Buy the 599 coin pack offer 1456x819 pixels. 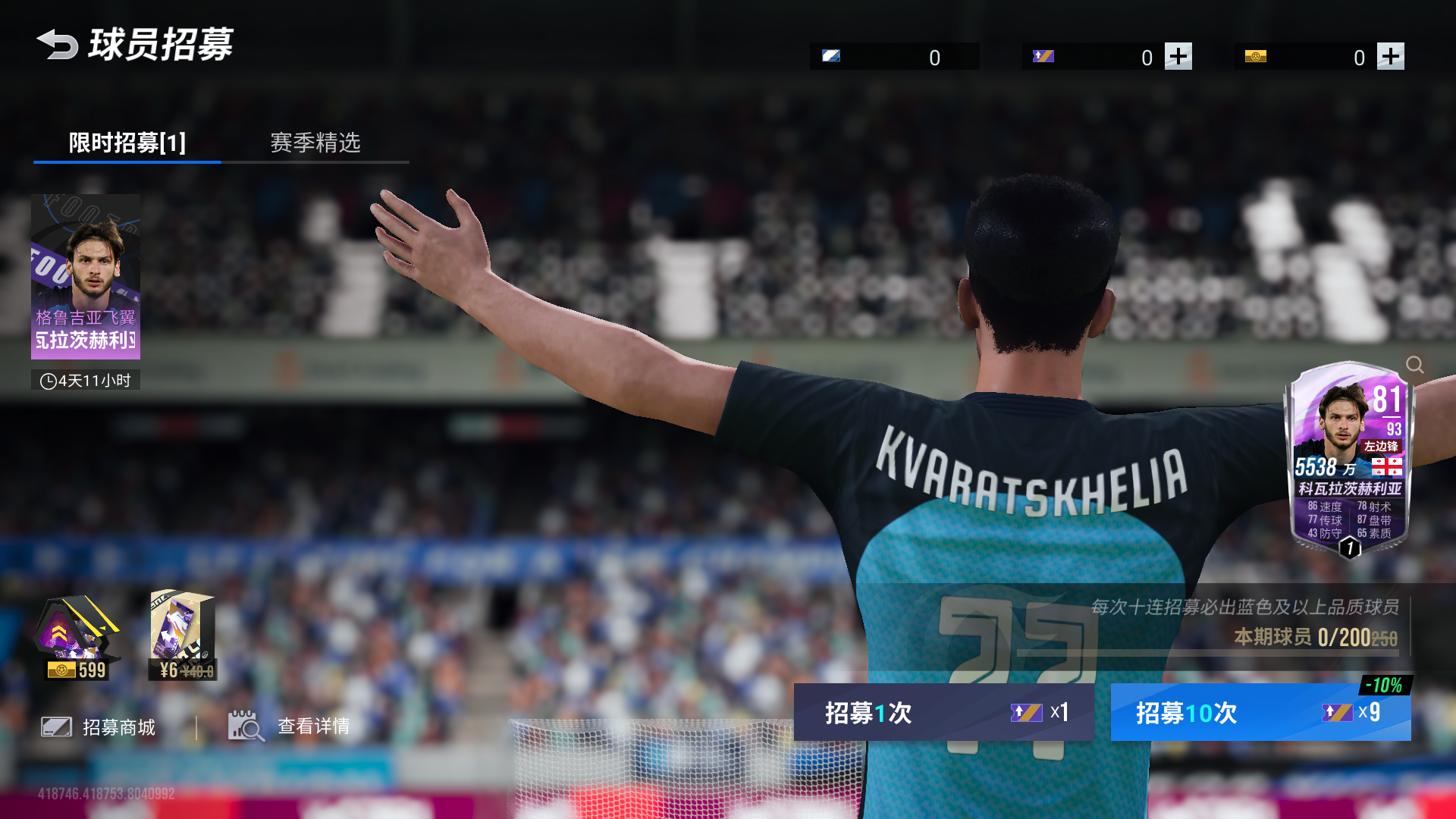tap(76, 637)
